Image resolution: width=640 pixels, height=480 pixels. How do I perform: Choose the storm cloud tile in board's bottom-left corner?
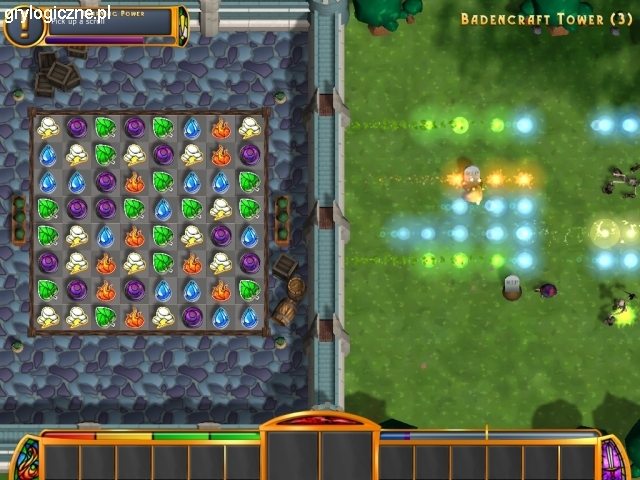48,317
